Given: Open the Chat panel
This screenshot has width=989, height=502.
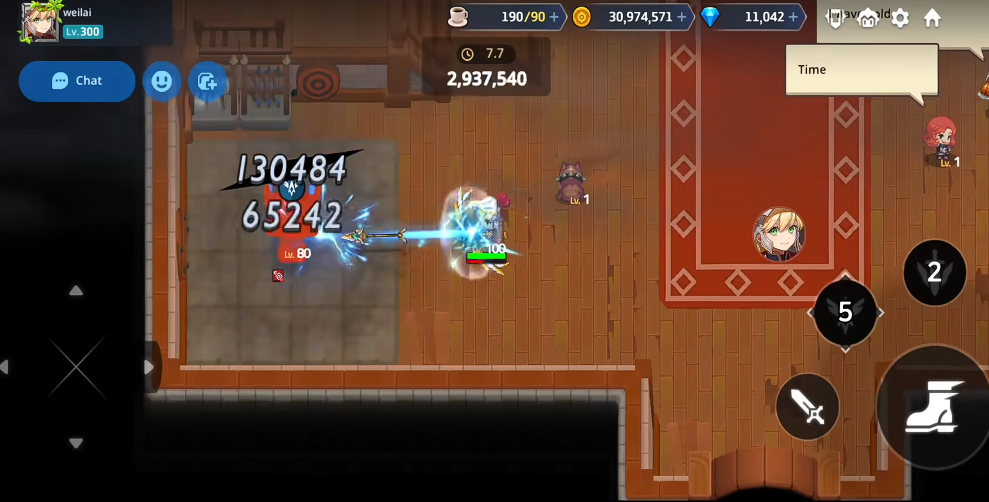Looking at the screenshot, I should click(77, 81).
